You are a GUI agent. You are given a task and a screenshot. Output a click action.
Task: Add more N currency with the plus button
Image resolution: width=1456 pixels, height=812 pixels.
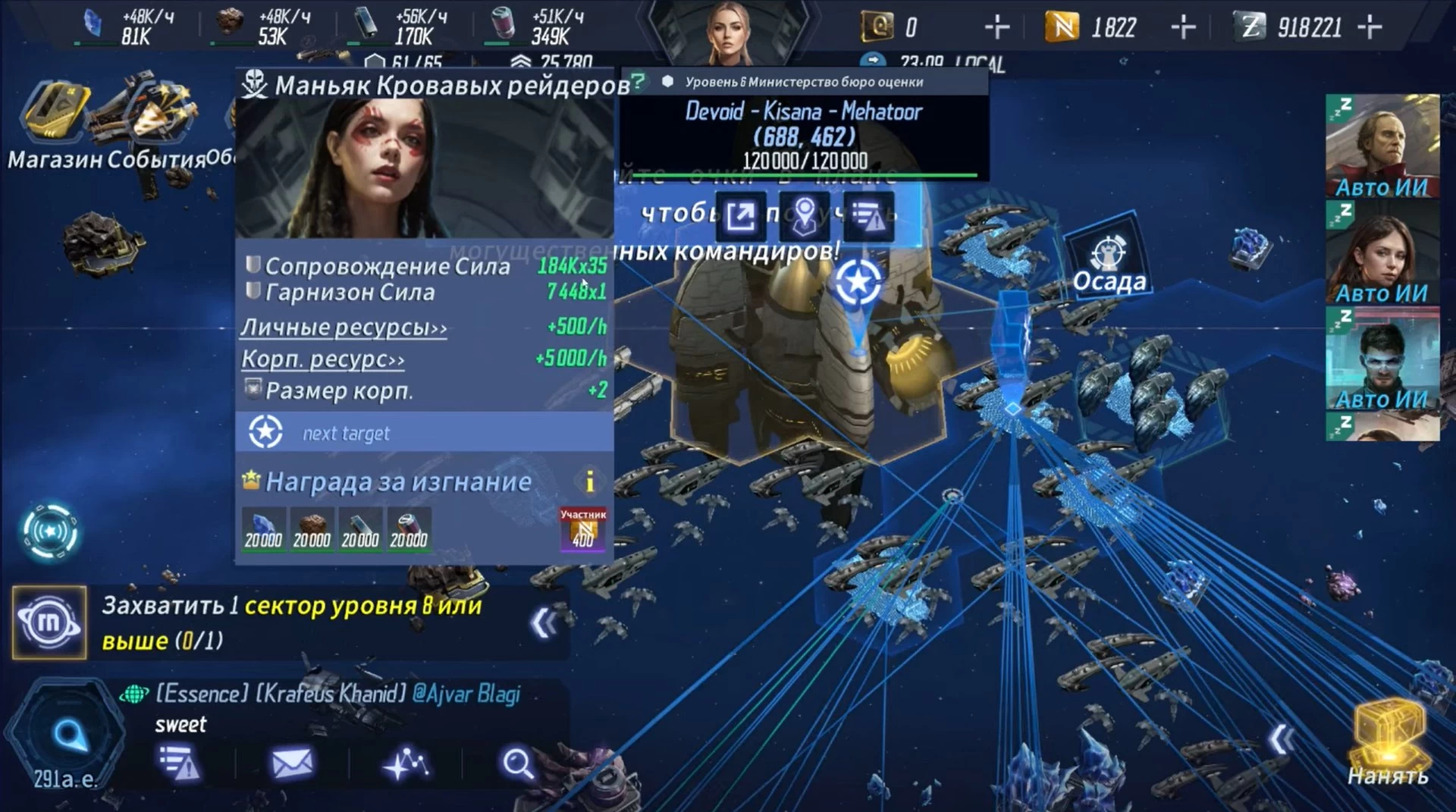click(1183, 28)
